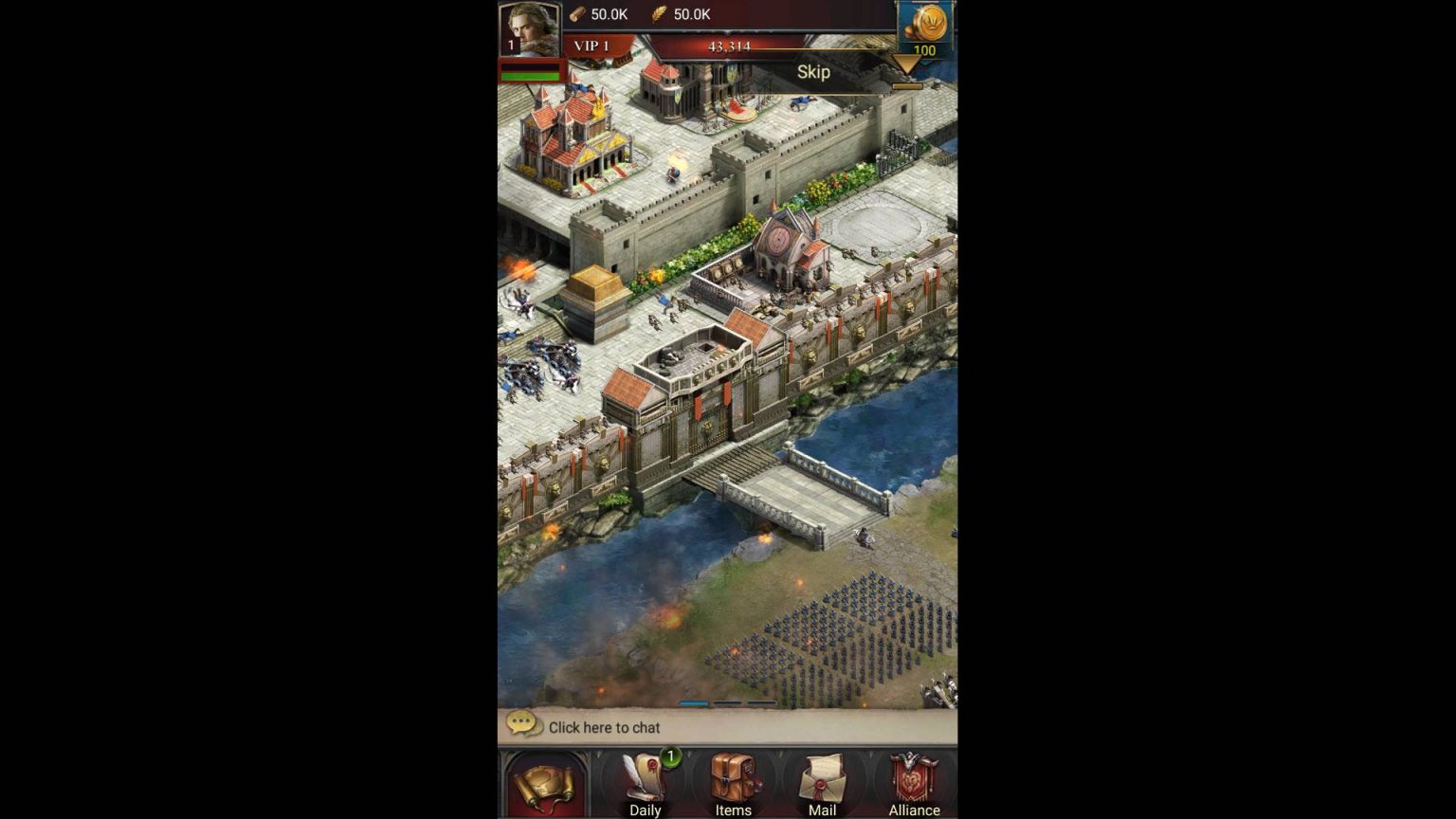Skip the intro cutscene

pos(813,72)
